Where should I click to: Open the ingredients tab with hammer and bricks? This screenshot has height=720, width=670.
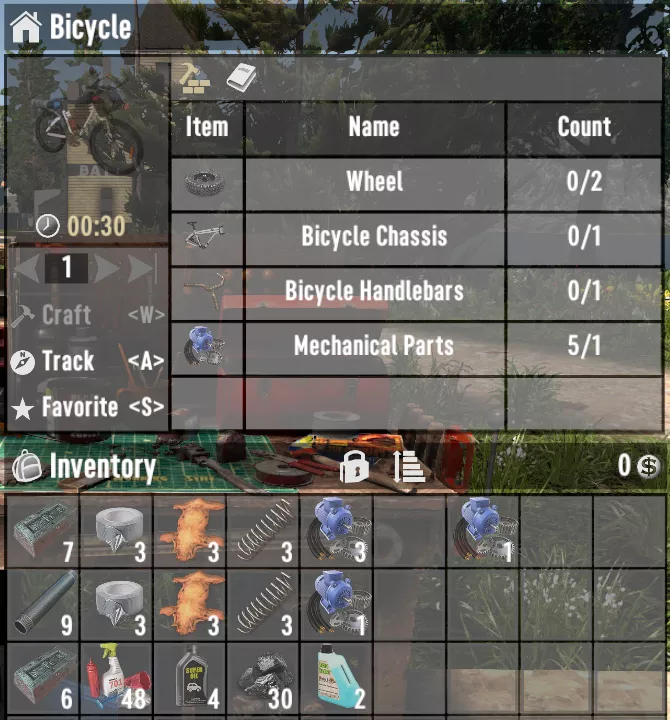click(193, 77)
